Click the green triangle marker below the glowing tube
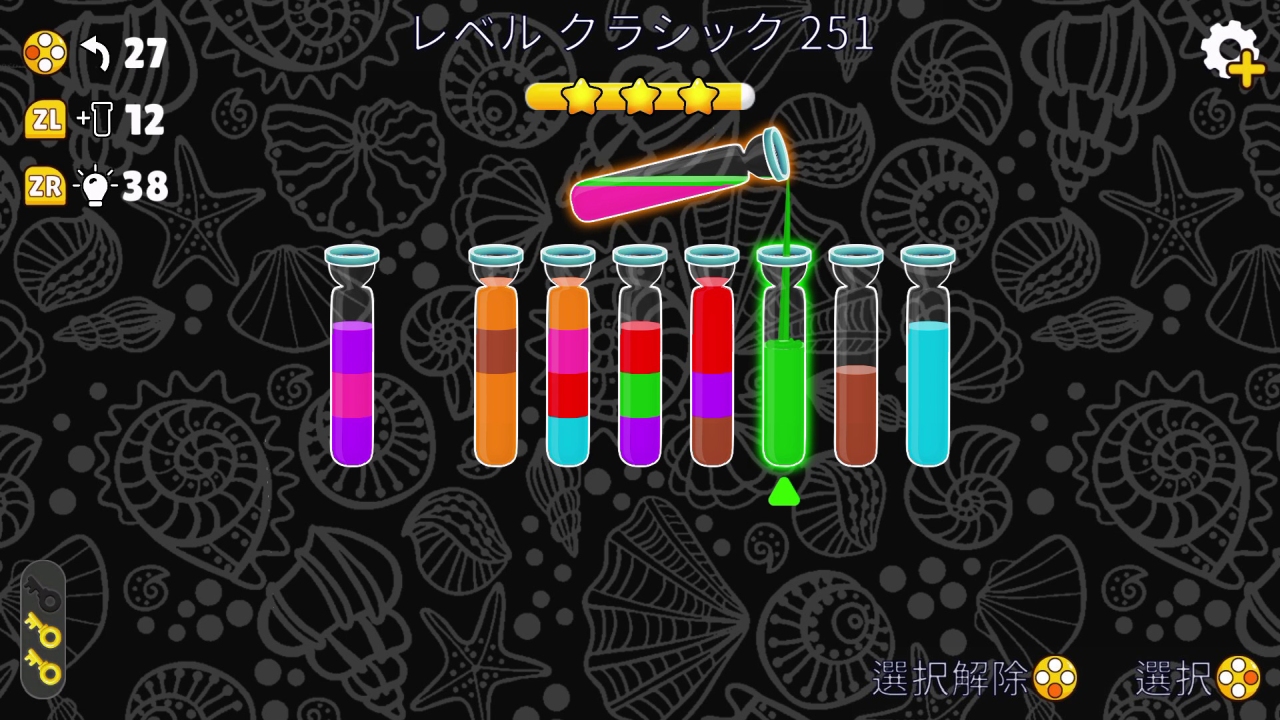 [784, 492]
